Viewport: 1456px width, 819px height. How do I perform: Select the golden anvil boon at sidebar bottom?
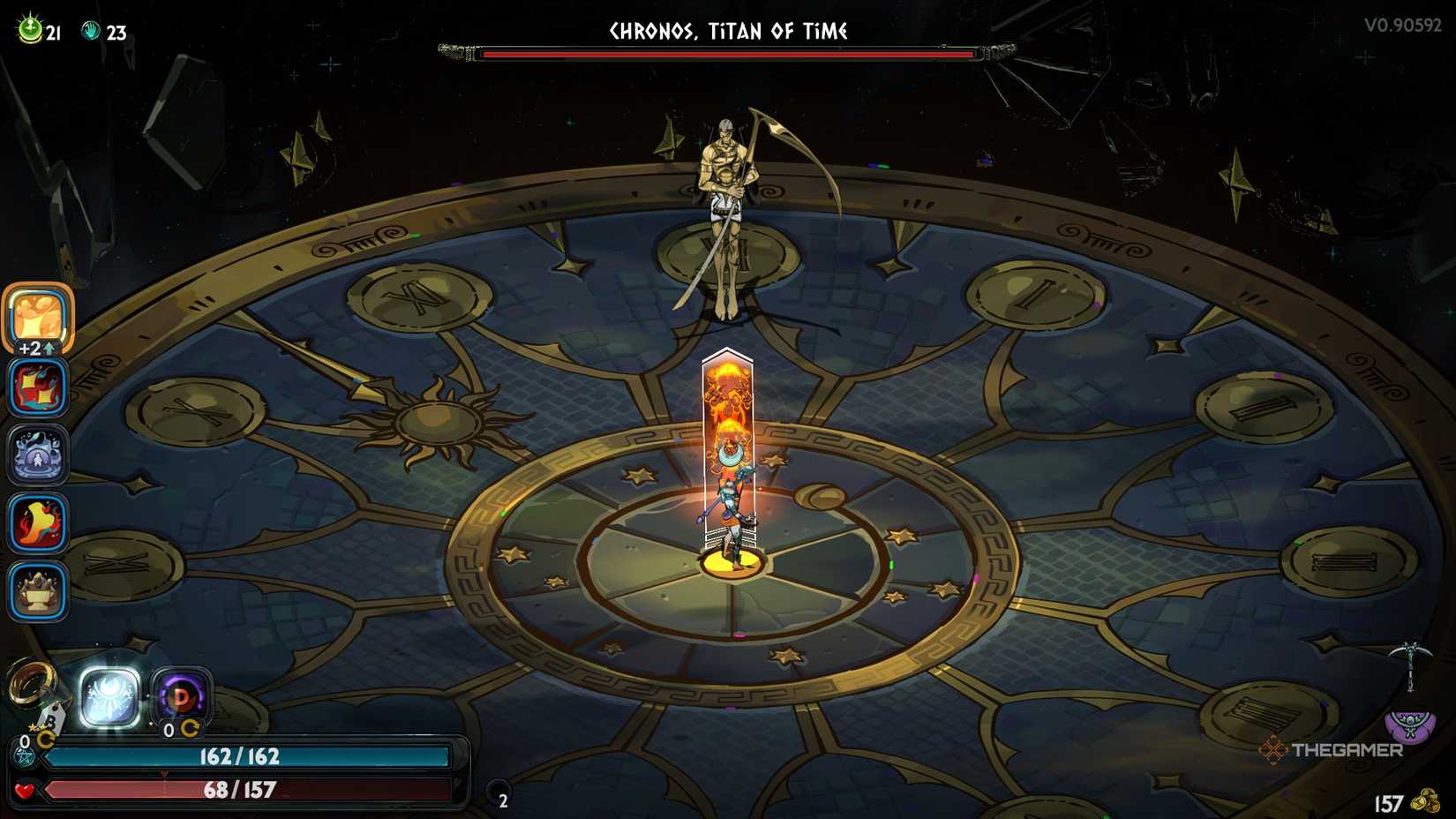pyautogui.click(x=35, y=590)
